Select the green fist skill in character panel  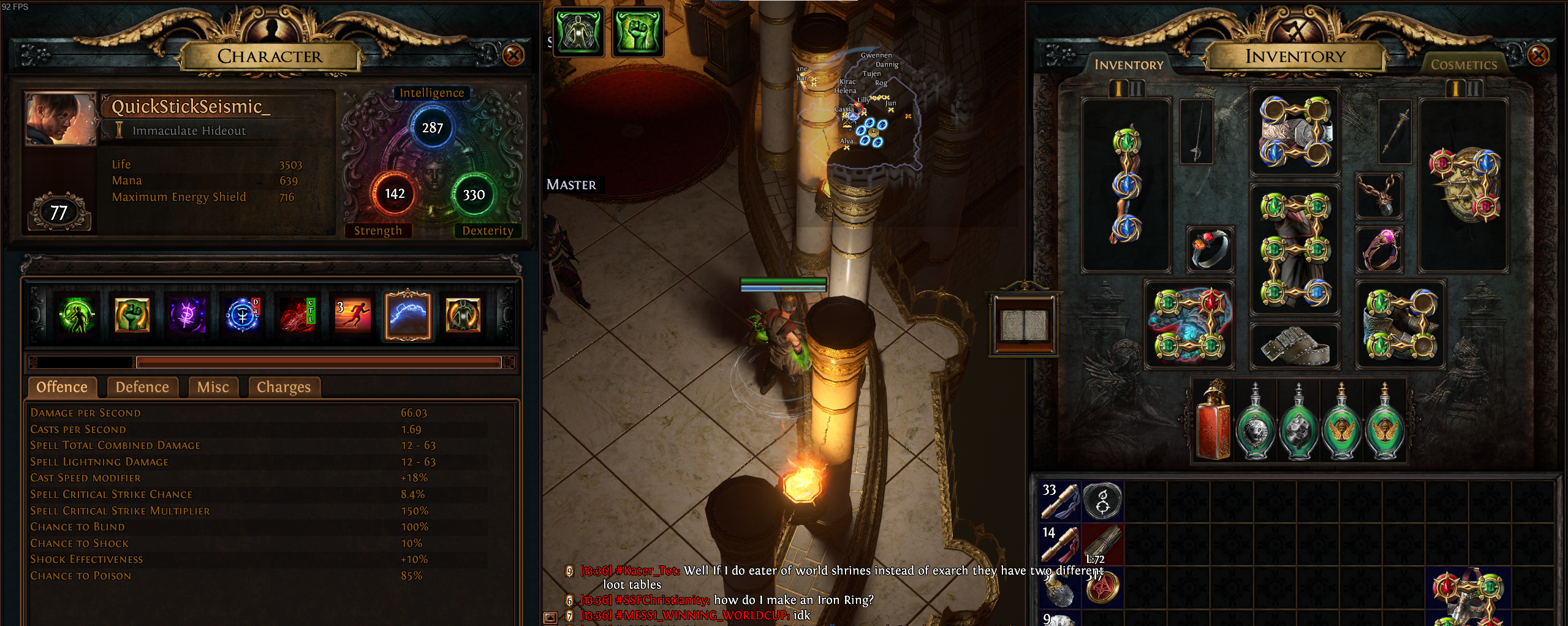coord(132,316)
